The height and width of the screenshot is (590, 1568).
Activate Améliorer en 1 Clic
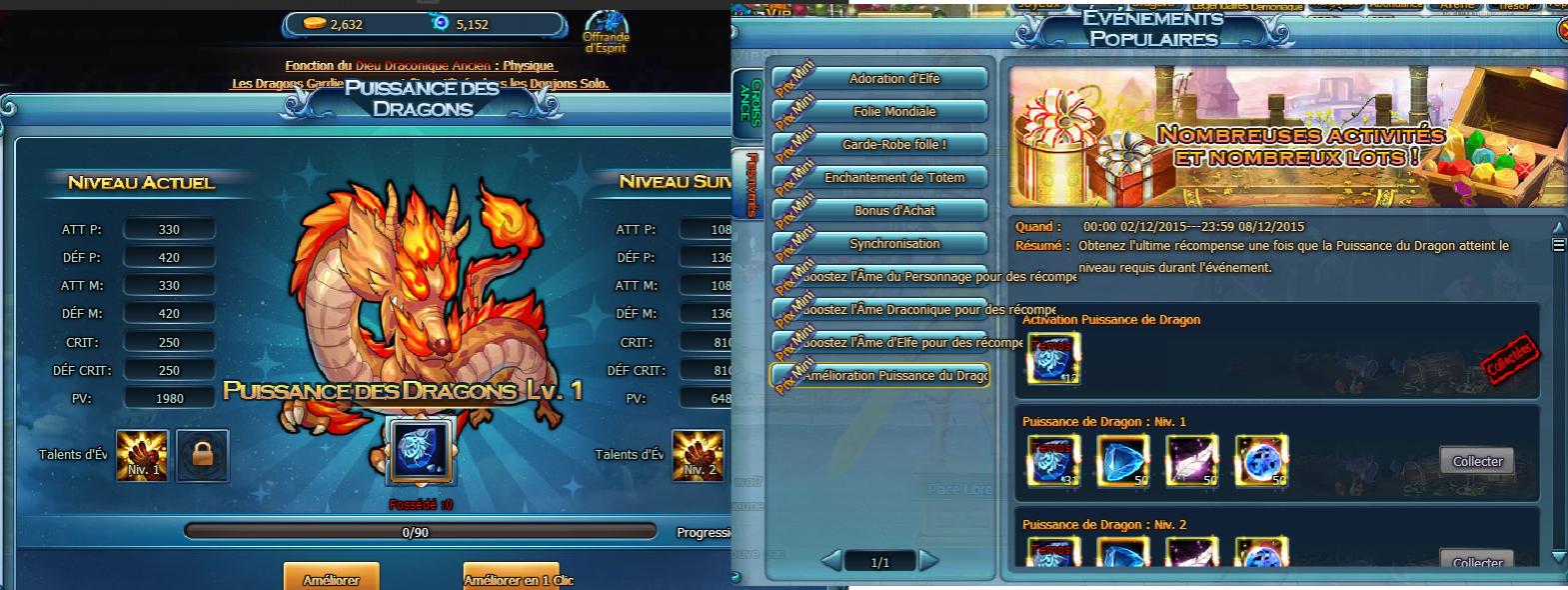pos(511,578)
